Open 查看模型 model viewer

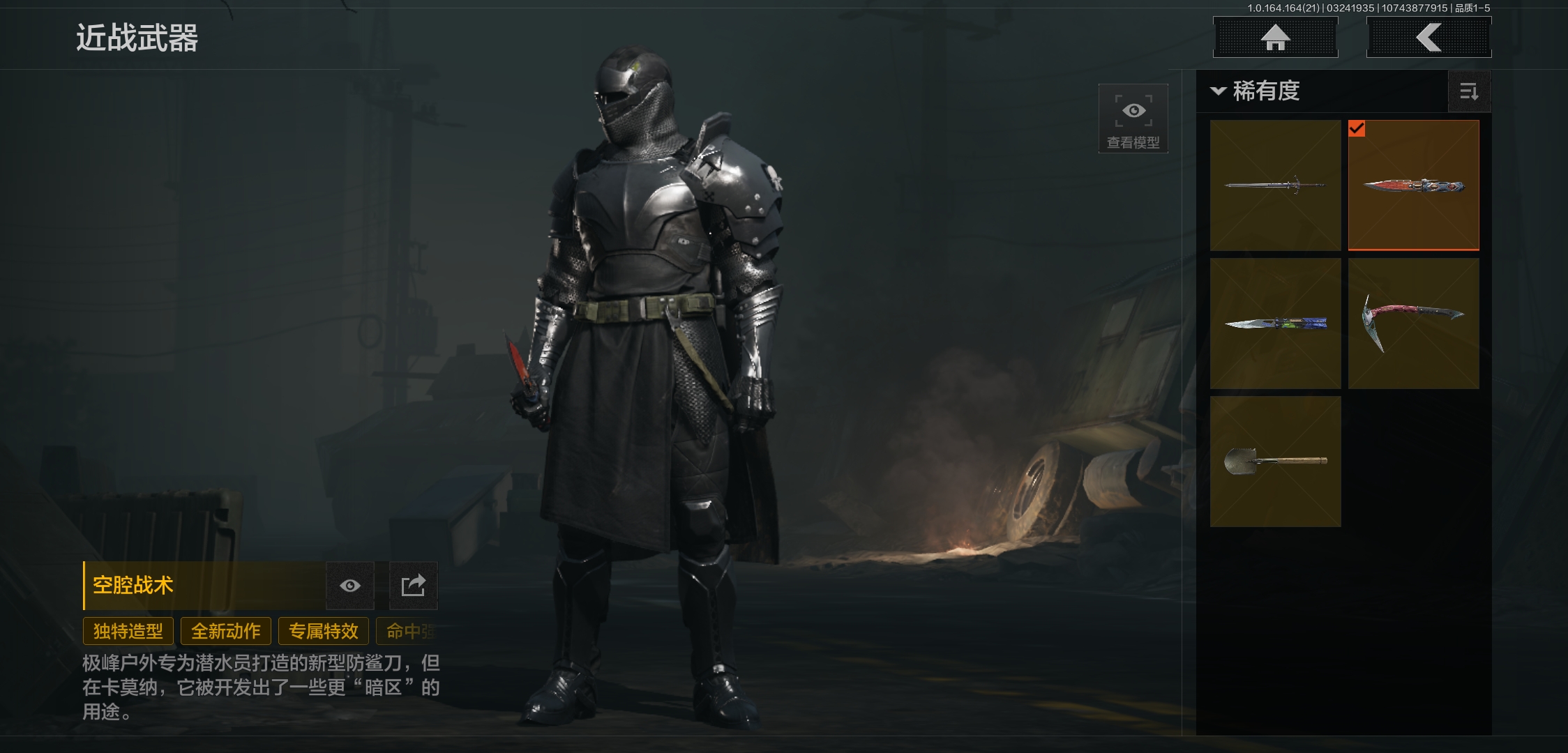[1133, 119]
